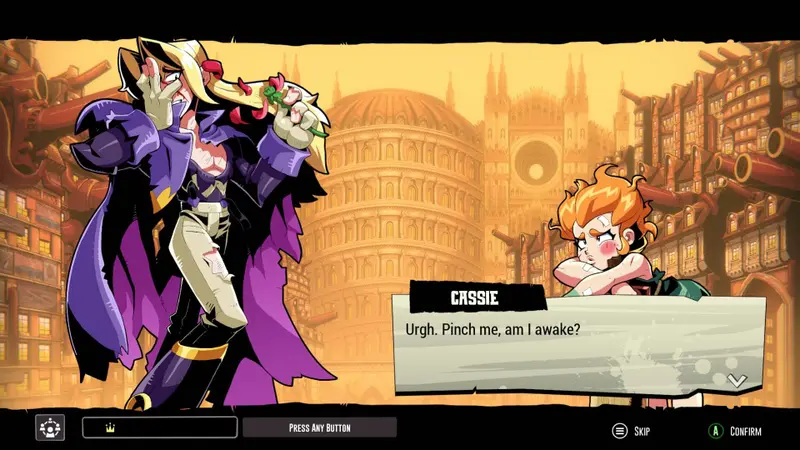Skip the cutscene dialogue
This screenshot has height=450, width=800.
pyautogui.click(x=631, y=431)
